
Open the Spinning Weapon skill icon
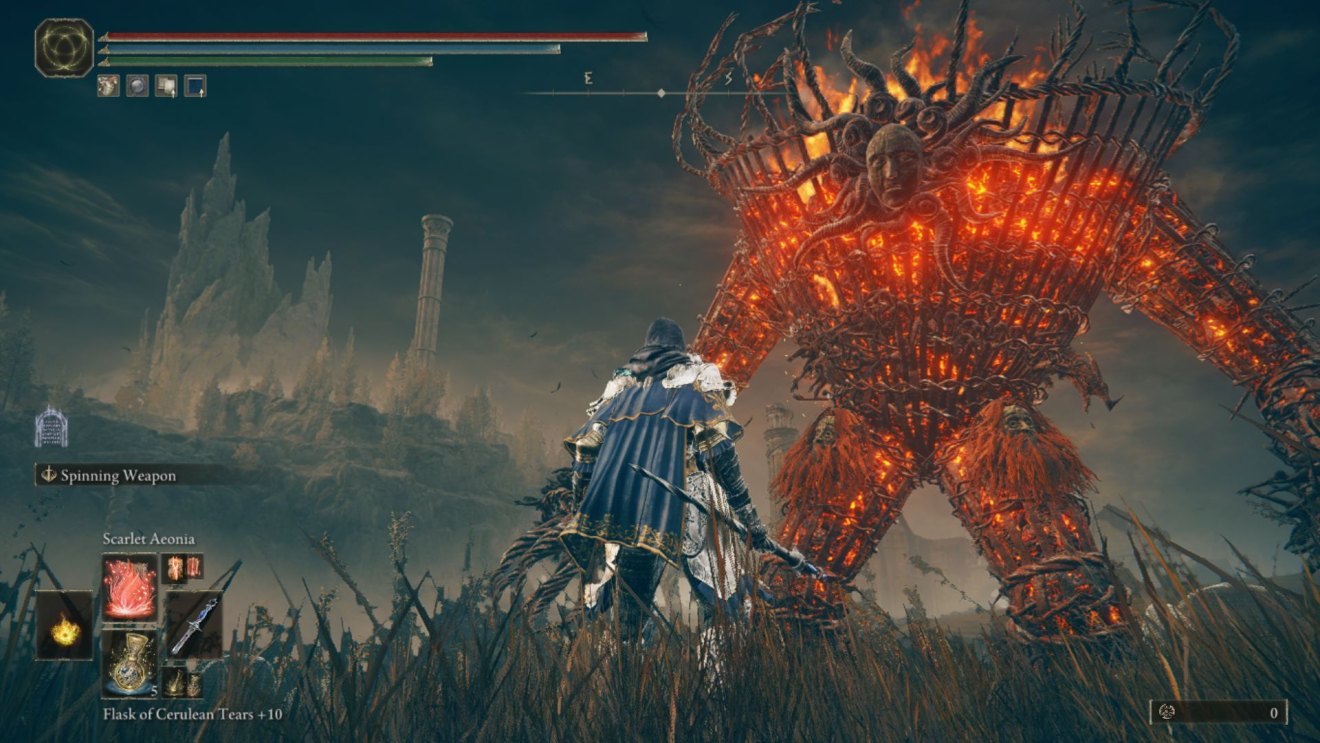click(x=47, y=475)
